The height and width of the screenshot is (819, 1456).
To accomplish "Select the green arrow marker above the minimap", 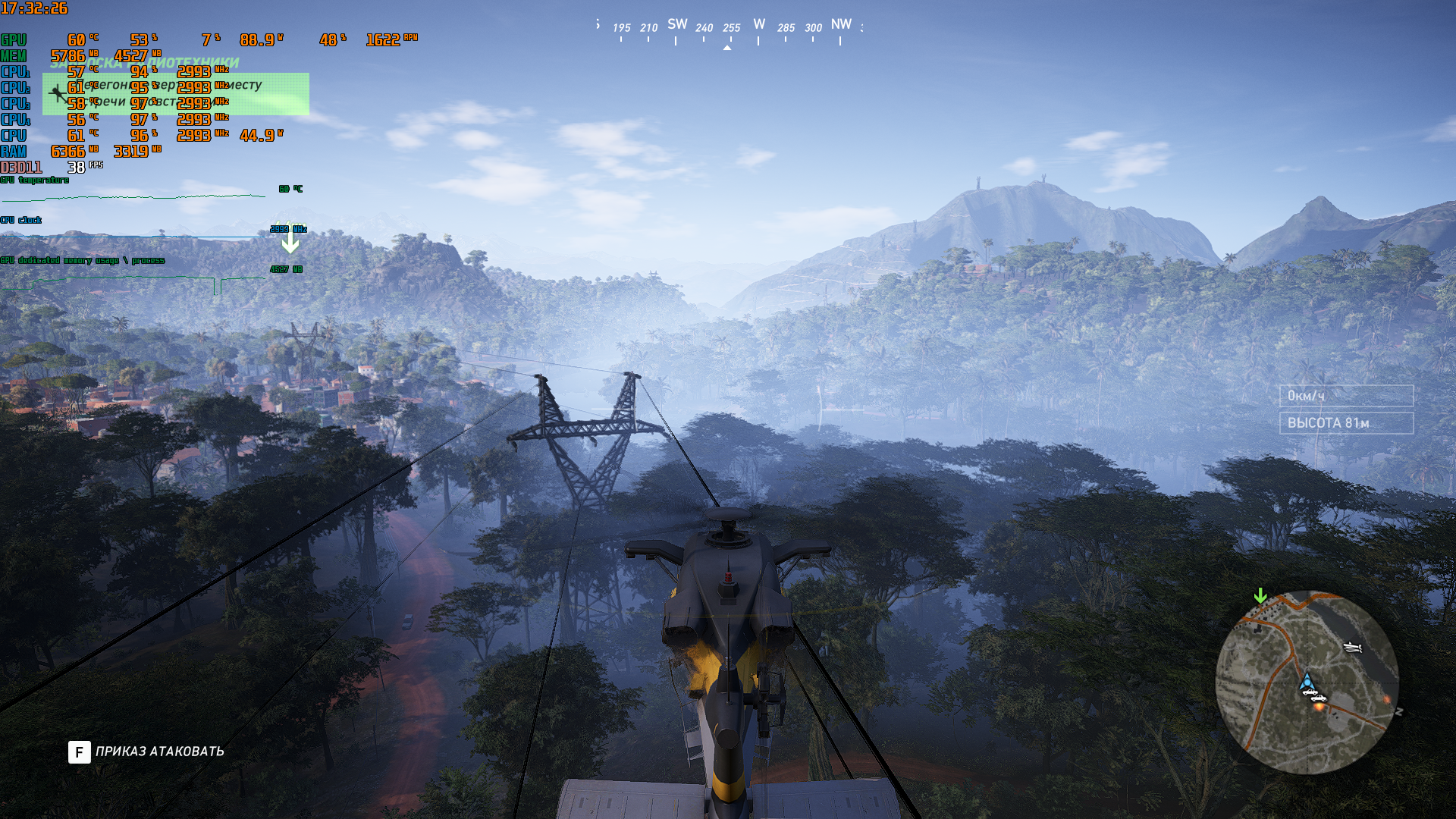I will tap(1260, 596).
